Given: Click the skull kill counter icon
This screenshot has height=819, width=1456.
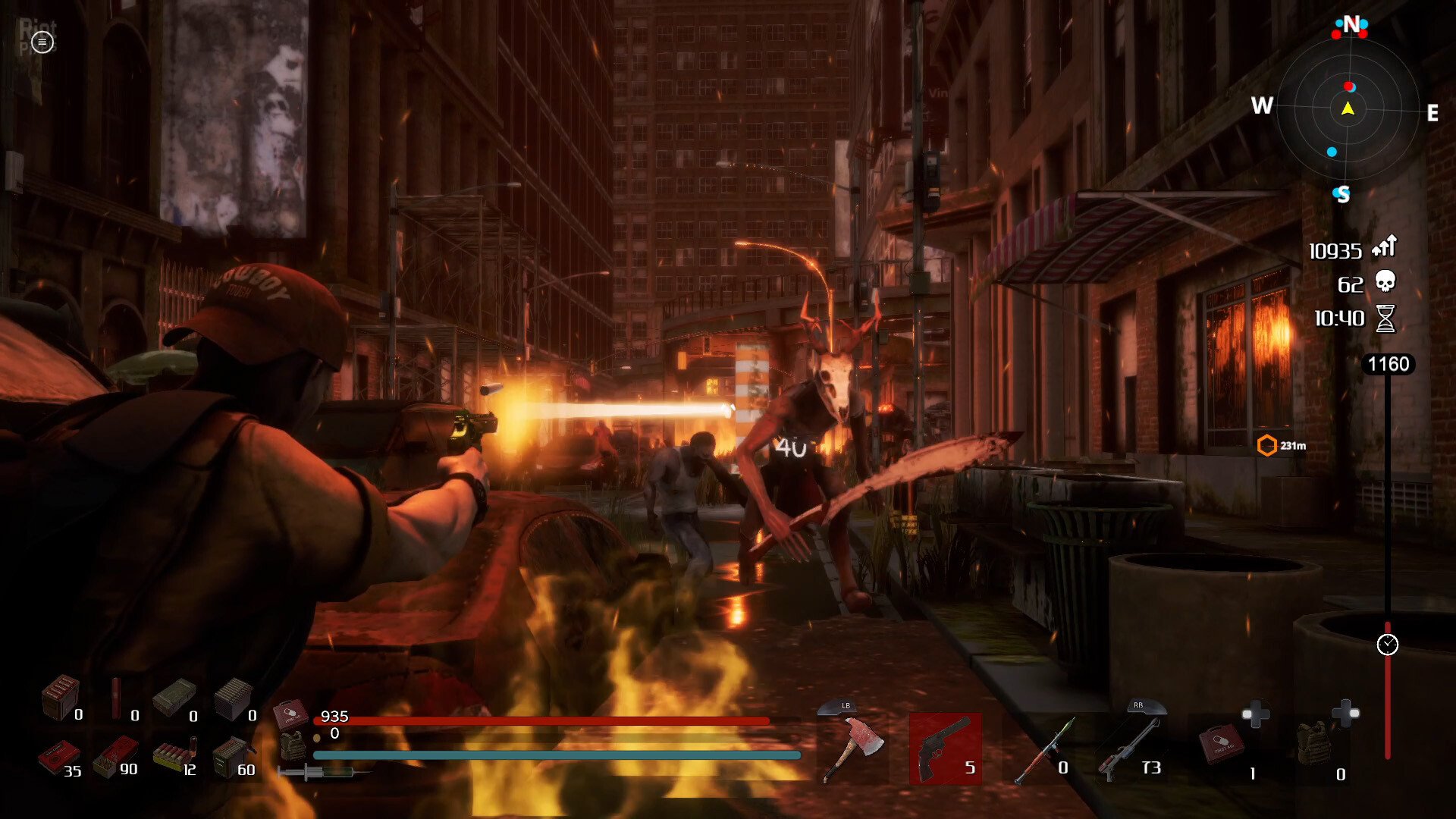Looking at the screenshot, I should point(1385,282).
